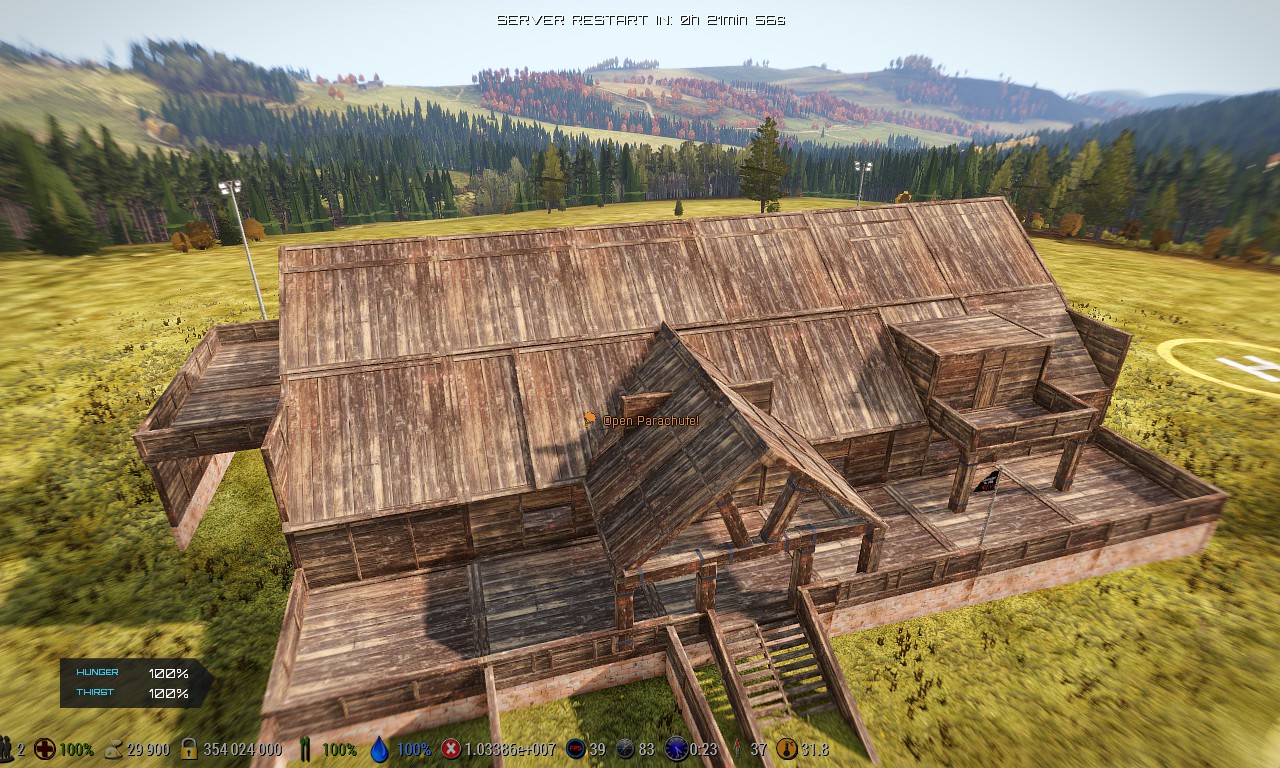The width and height of the screenshot is (1280, 768).
Task: Click the red X kills counter icon
Action: (x=452, y=748)
